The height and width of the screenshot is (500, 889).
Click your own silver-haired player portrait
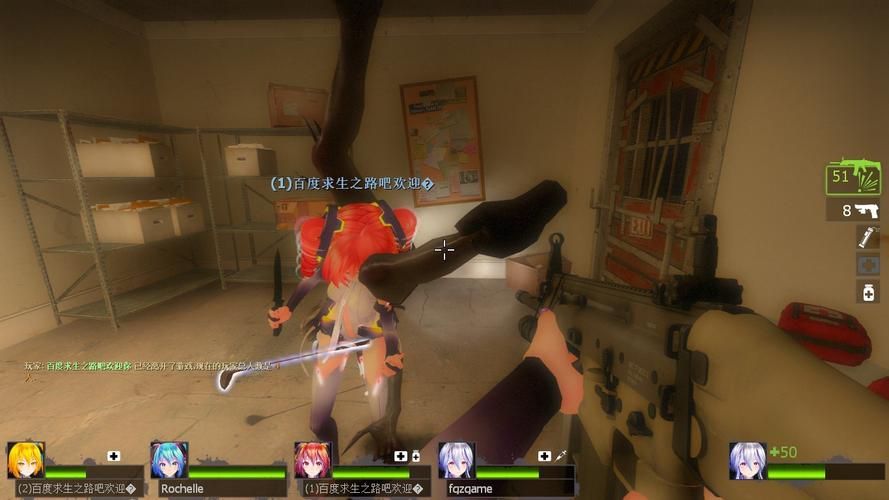click(x=747, y=461)
